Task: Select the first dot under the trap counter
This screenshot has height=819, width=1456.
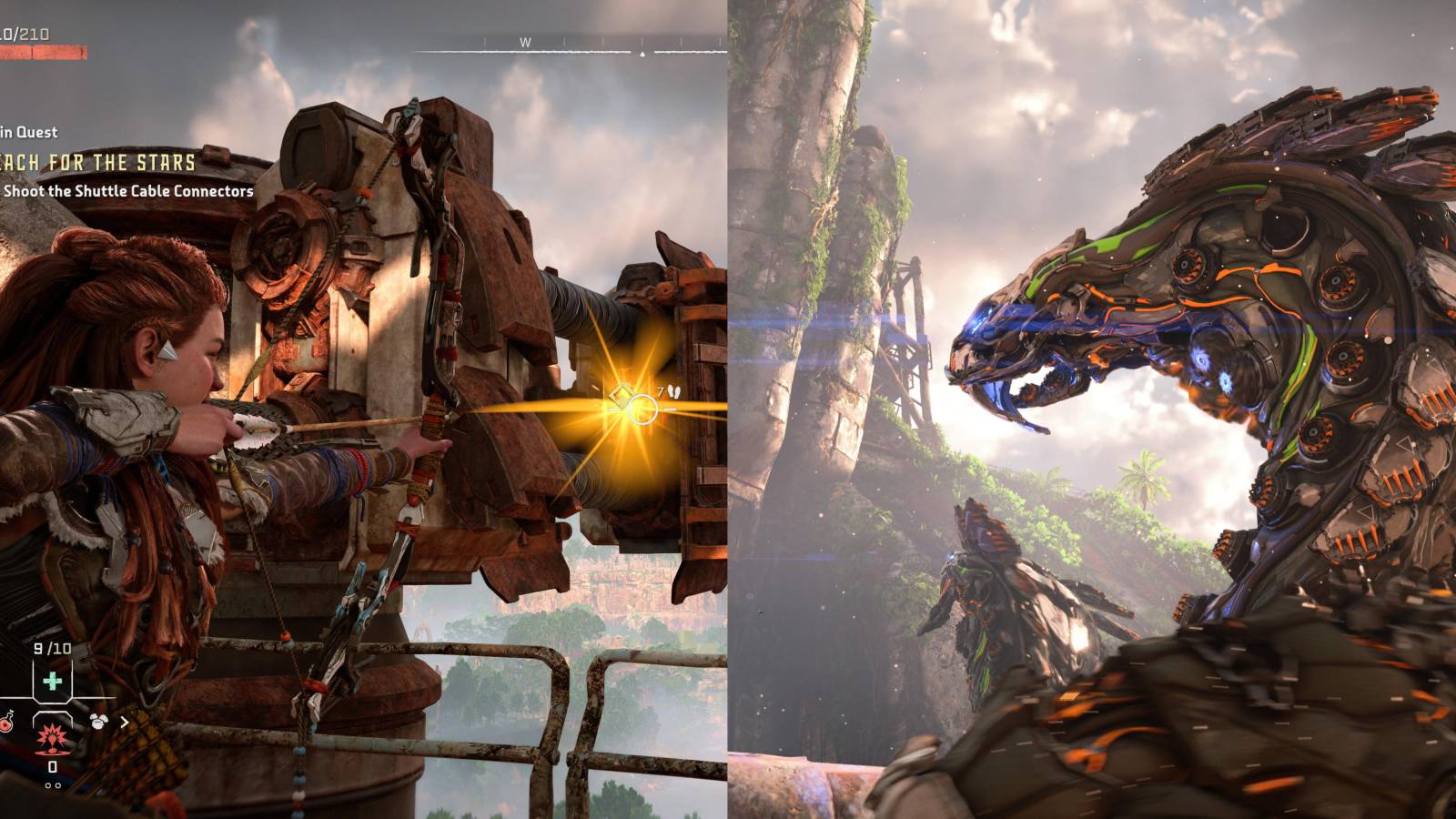Action: [x=47, y=784]
